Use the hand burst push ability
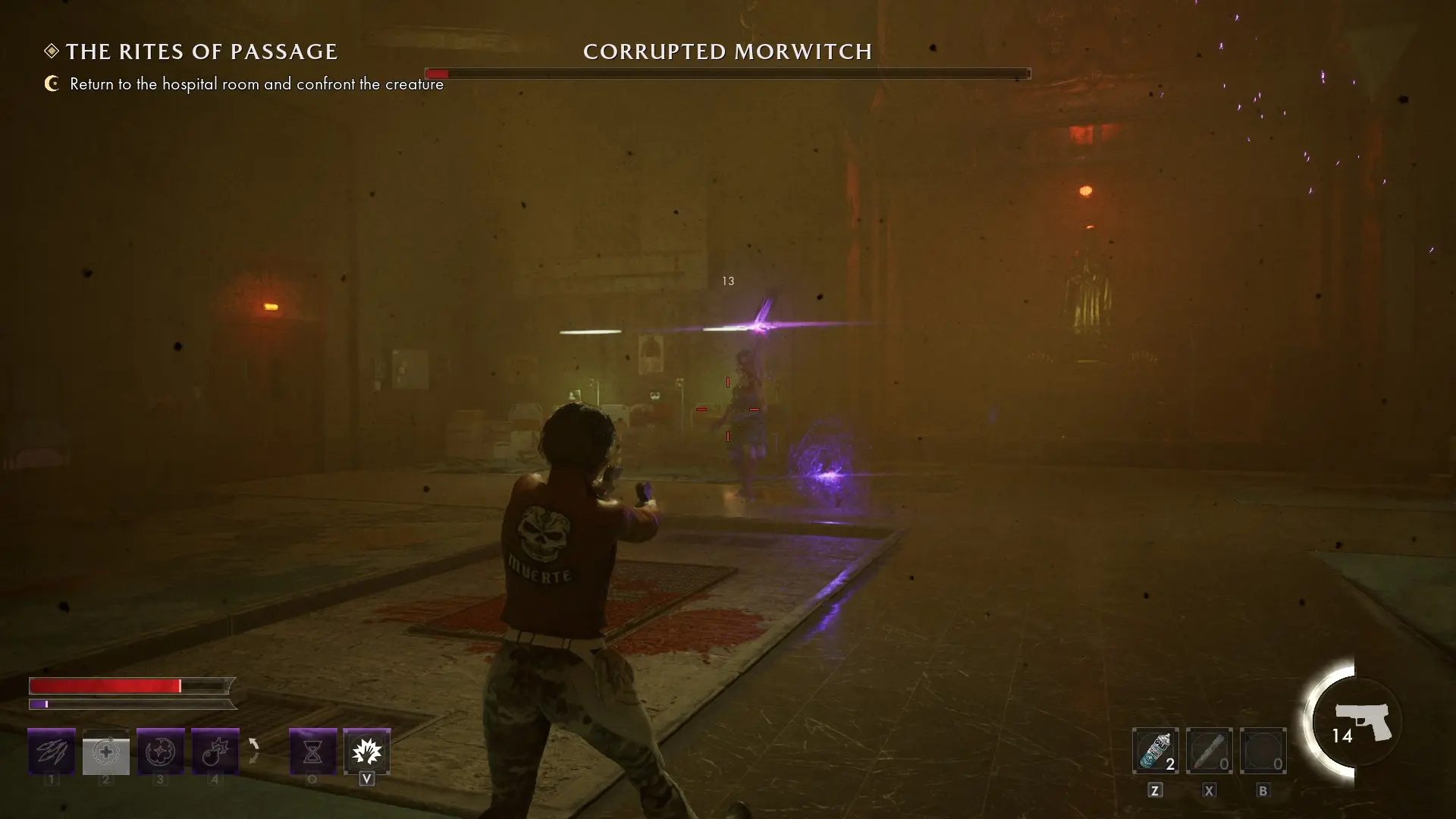This screenshot has width=1456, height=819. click(367, 752)
